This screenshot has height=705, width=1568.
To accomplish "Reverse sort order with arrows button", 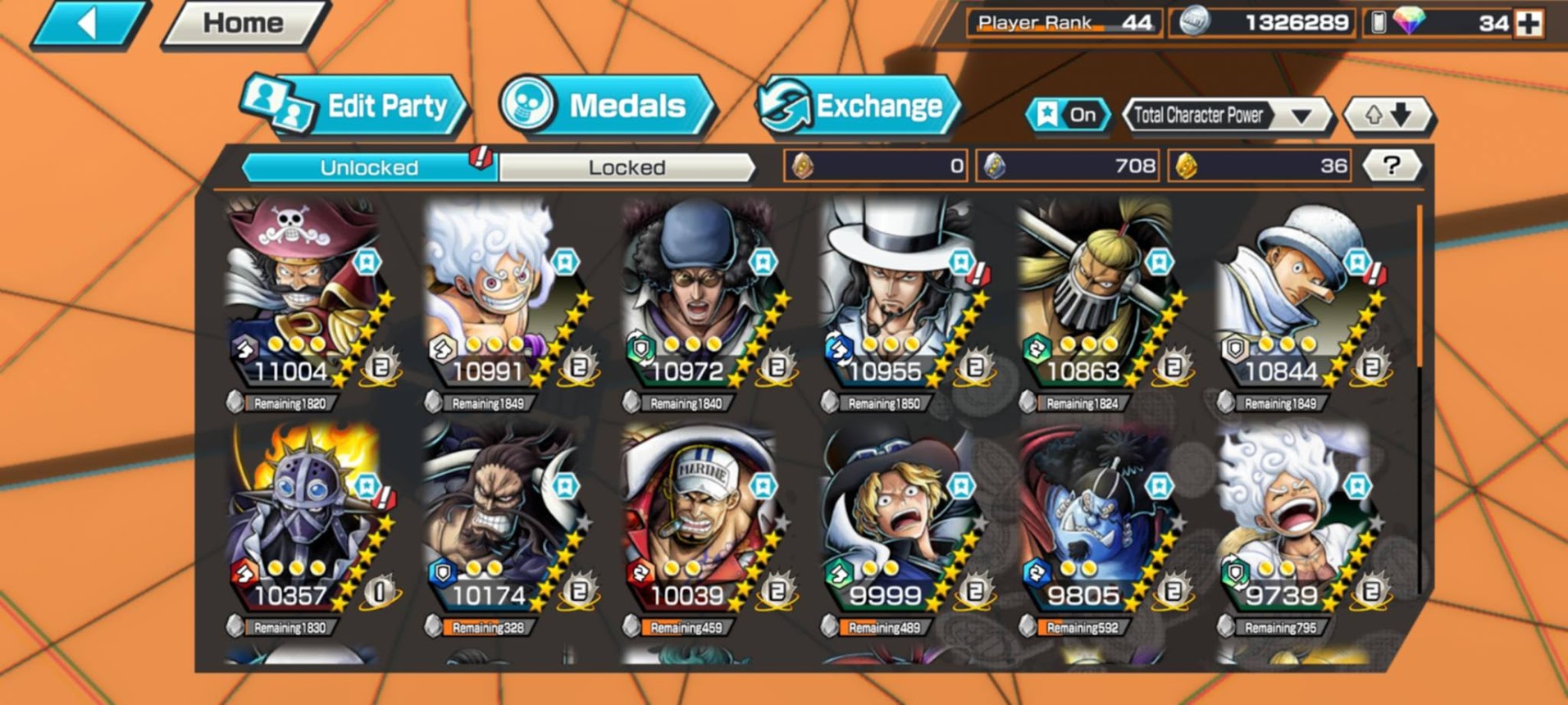I will pyautogui.click(x=1388, y=116).
